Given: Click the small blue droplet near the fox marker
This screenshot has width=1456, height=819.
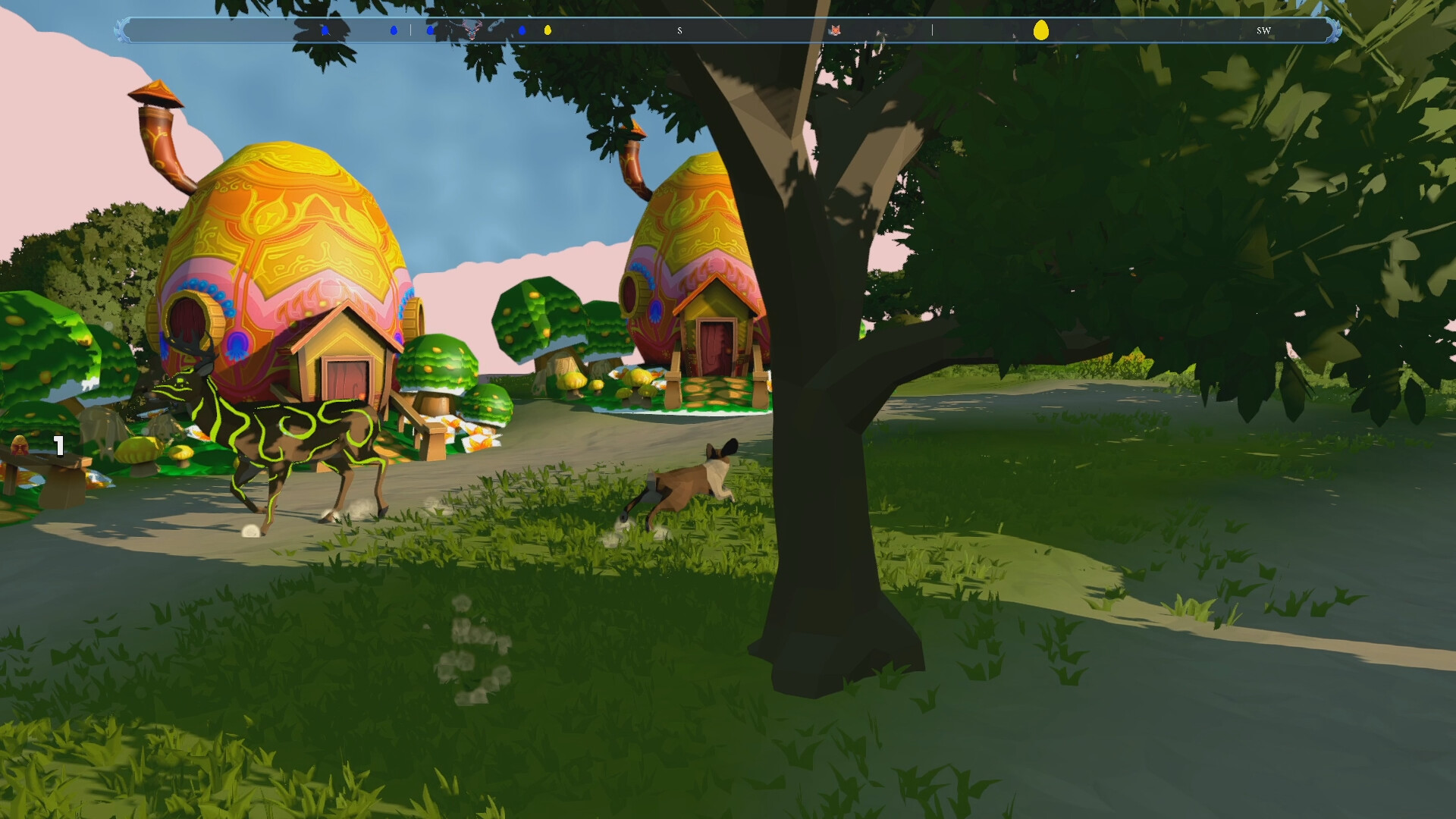Looking at the screenshot, I should 522,31.
